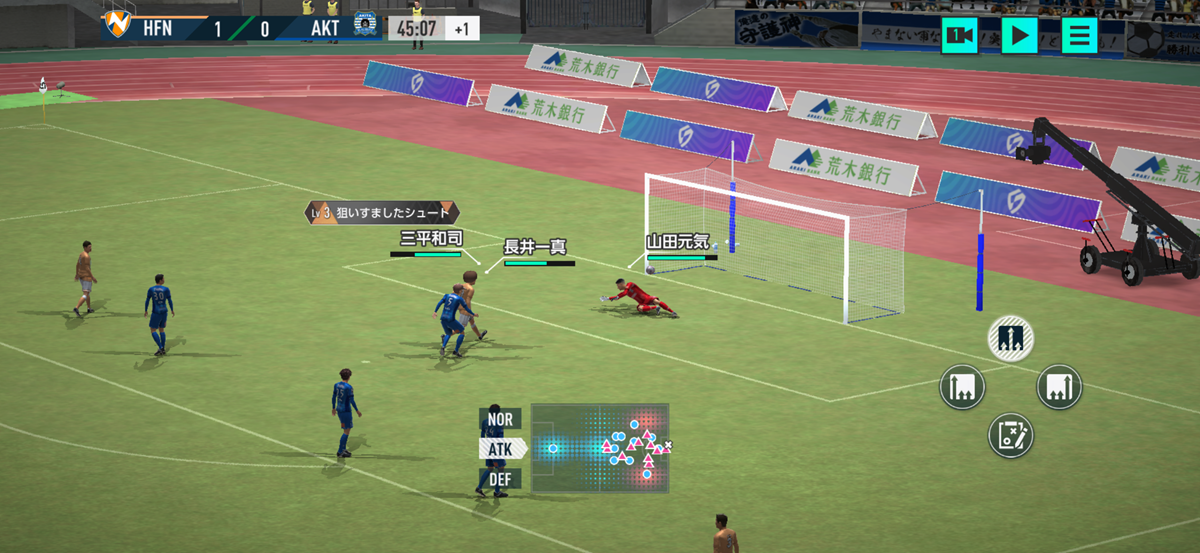
Task: Tap the play triangle button
Action: [1019, 36]
